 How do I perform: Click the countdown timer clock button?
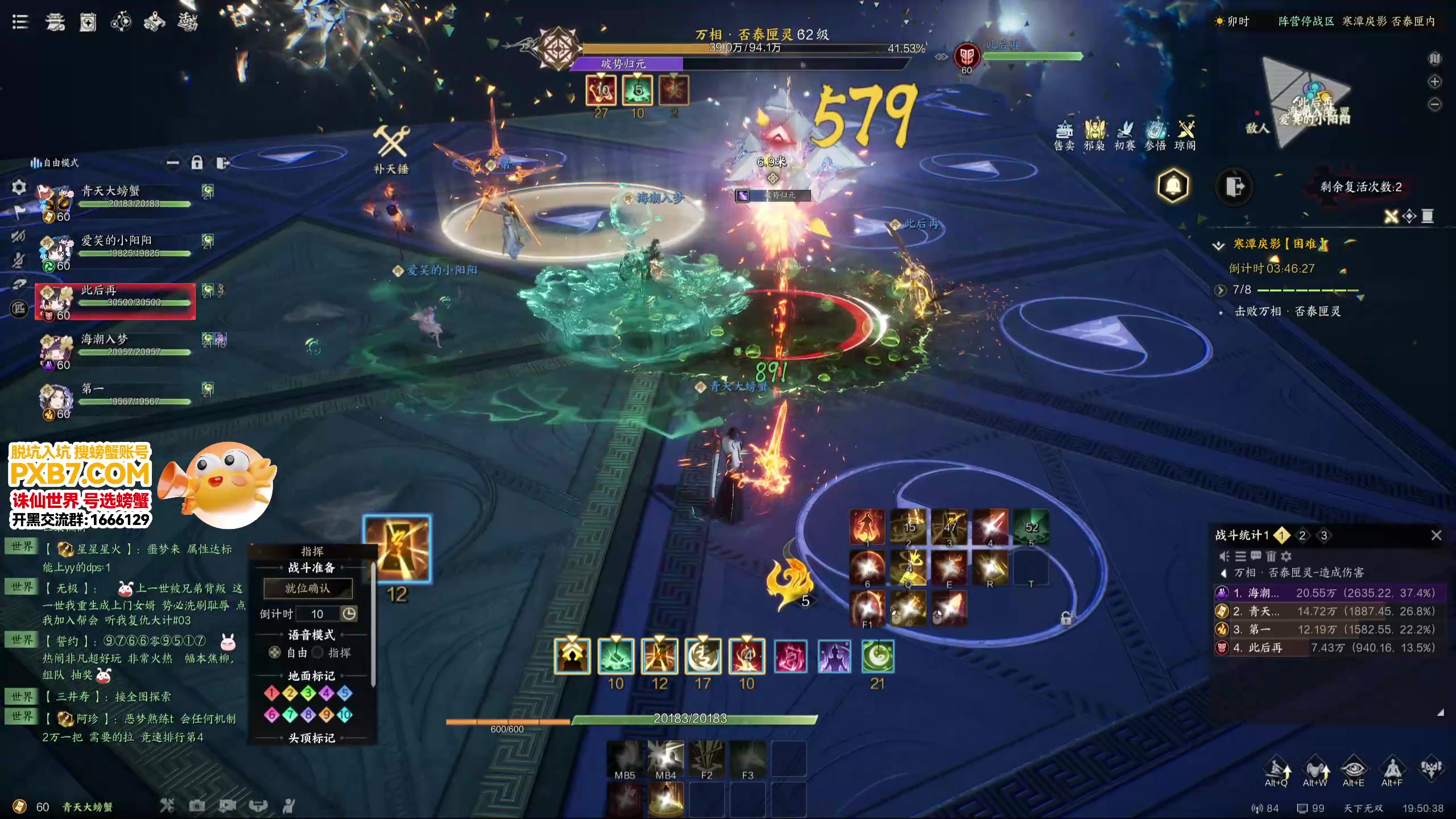(349, 614)
